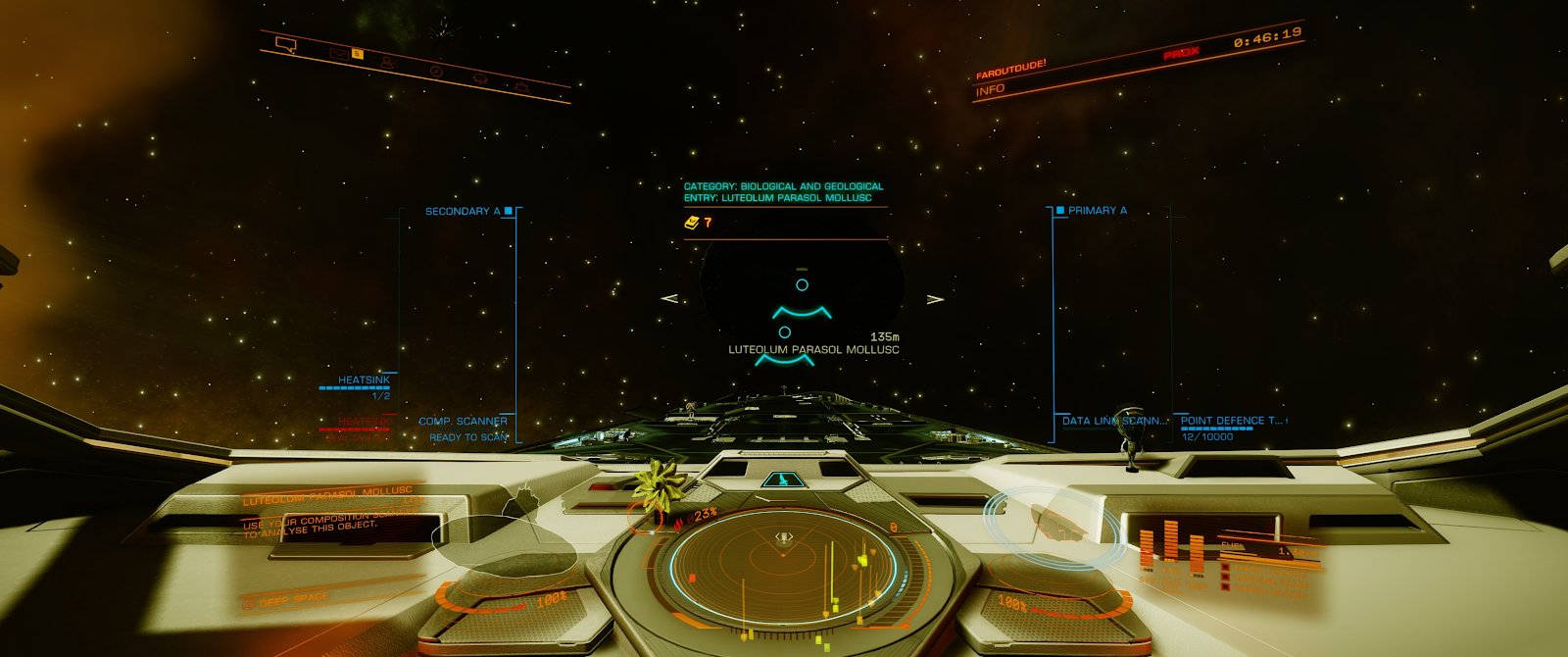Screen dimensions: 1568x657
Task: Open the clock history tab
Action: click(x=436, y=72)
